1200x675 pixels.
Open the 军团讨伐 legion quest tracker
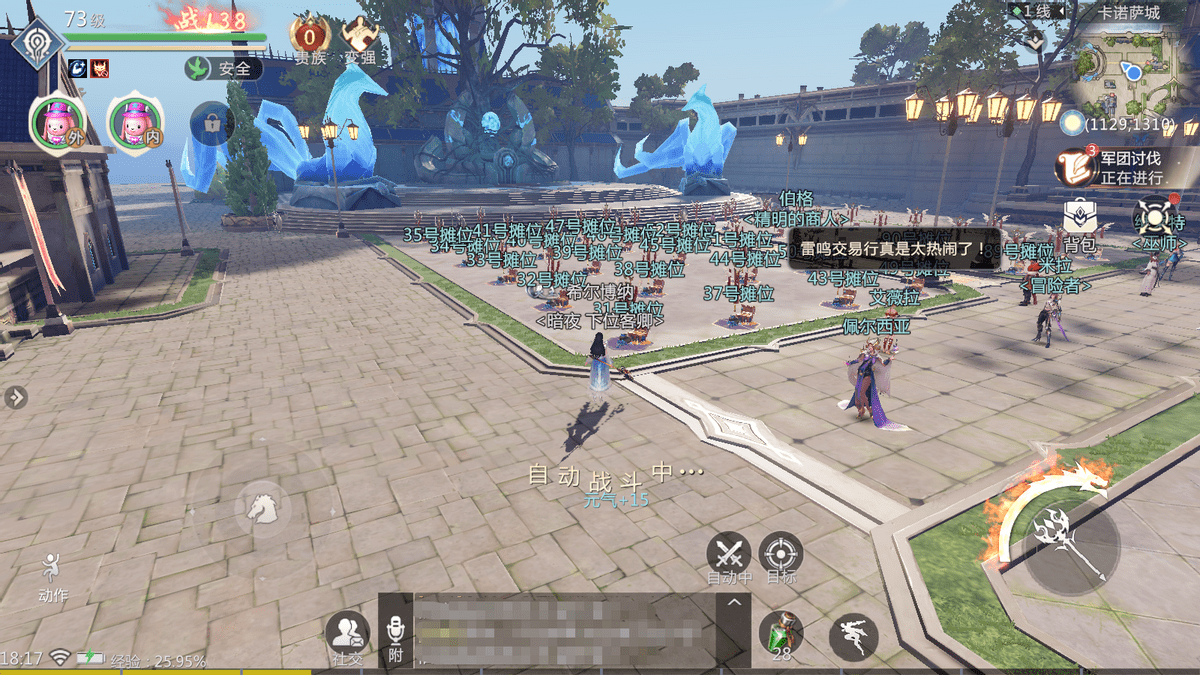click(x=1116, y=166)
